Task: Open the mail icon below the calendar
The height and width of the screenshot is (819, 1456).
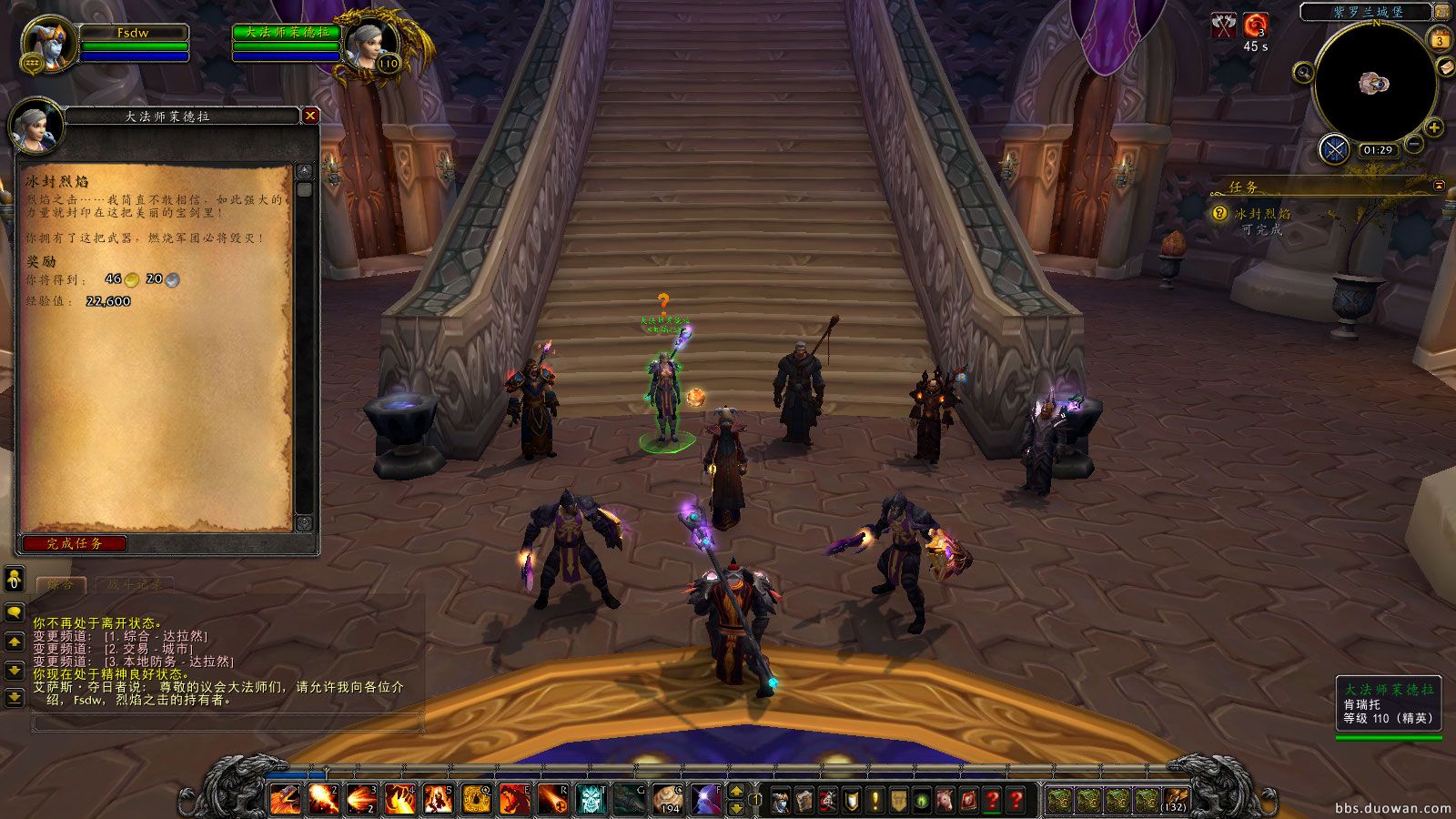Action: point(1446,68)
